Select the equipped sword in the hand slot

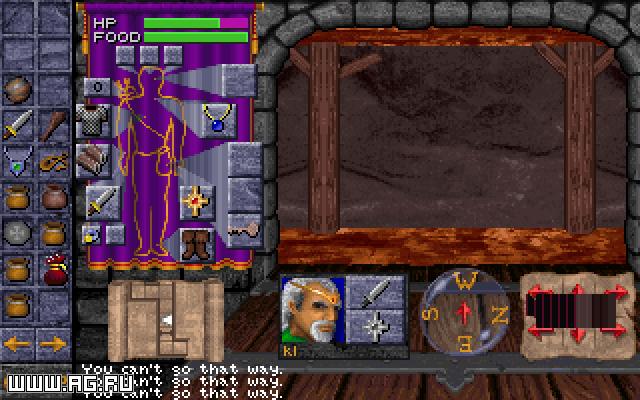point(101,201)
